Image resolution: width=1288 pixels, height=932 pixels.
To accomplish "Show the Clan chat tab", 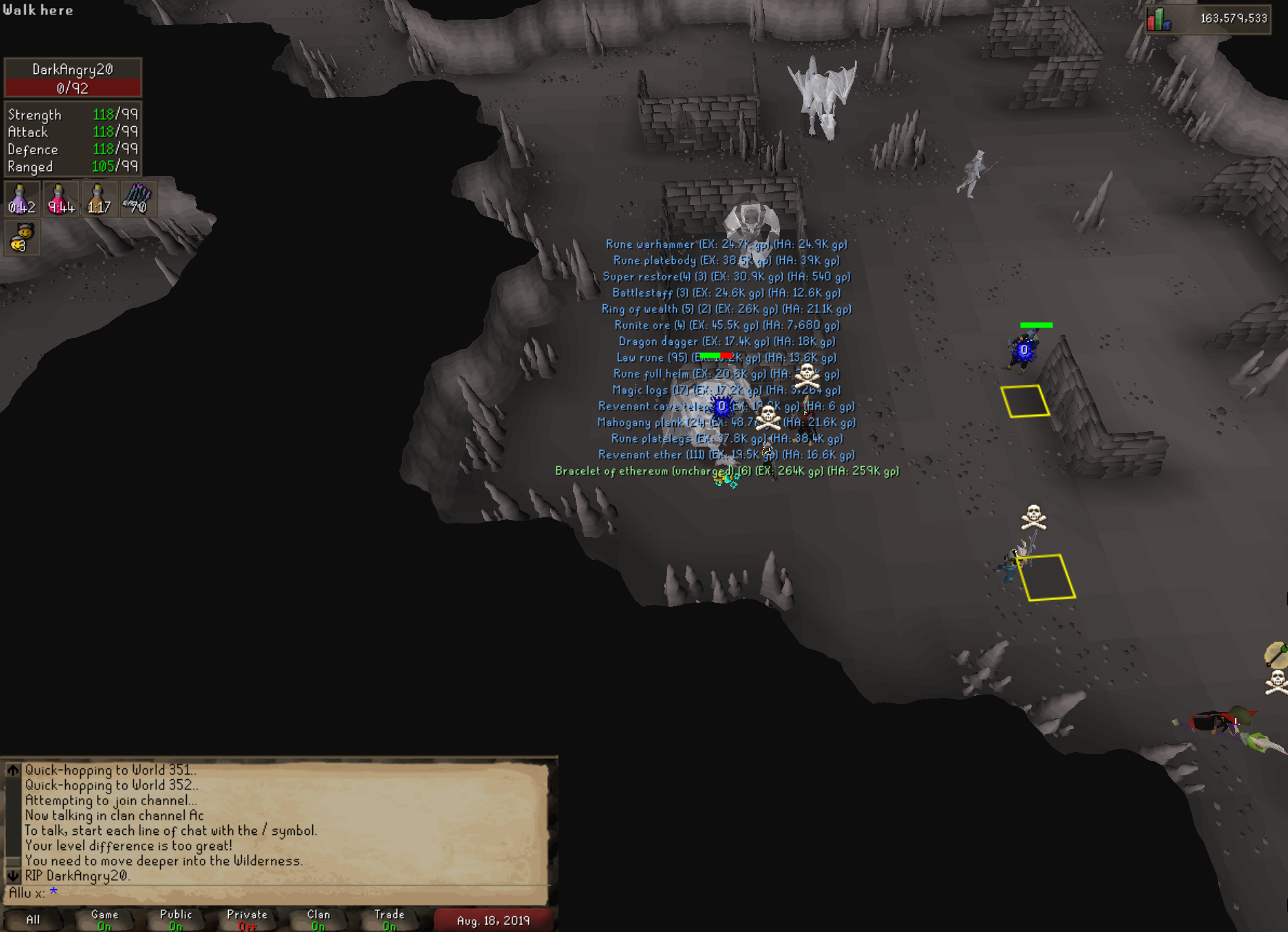I will pos(318,920).
